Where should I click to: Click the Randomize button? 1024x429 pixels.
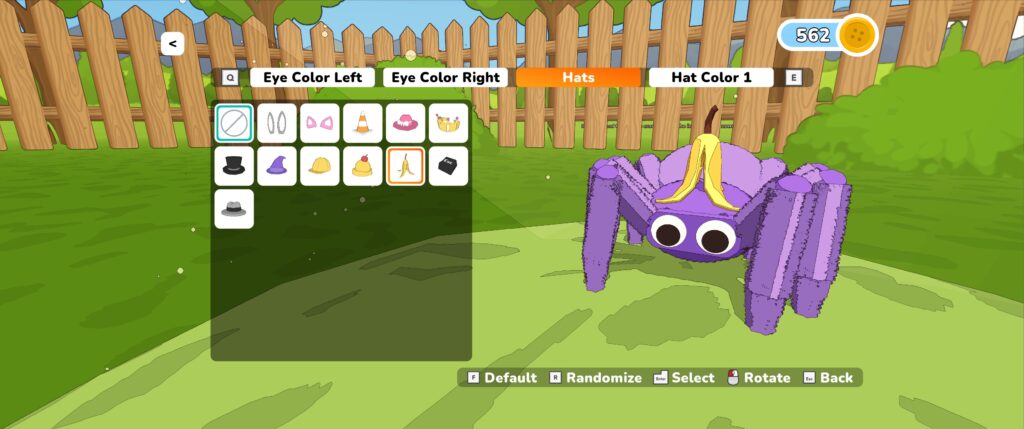[595, 378]
